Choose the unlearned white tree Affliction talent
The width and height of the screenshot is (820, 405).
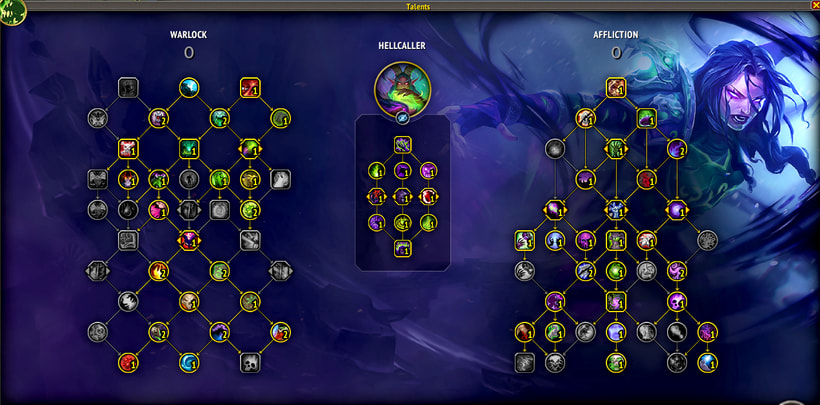tap(708, 240)
